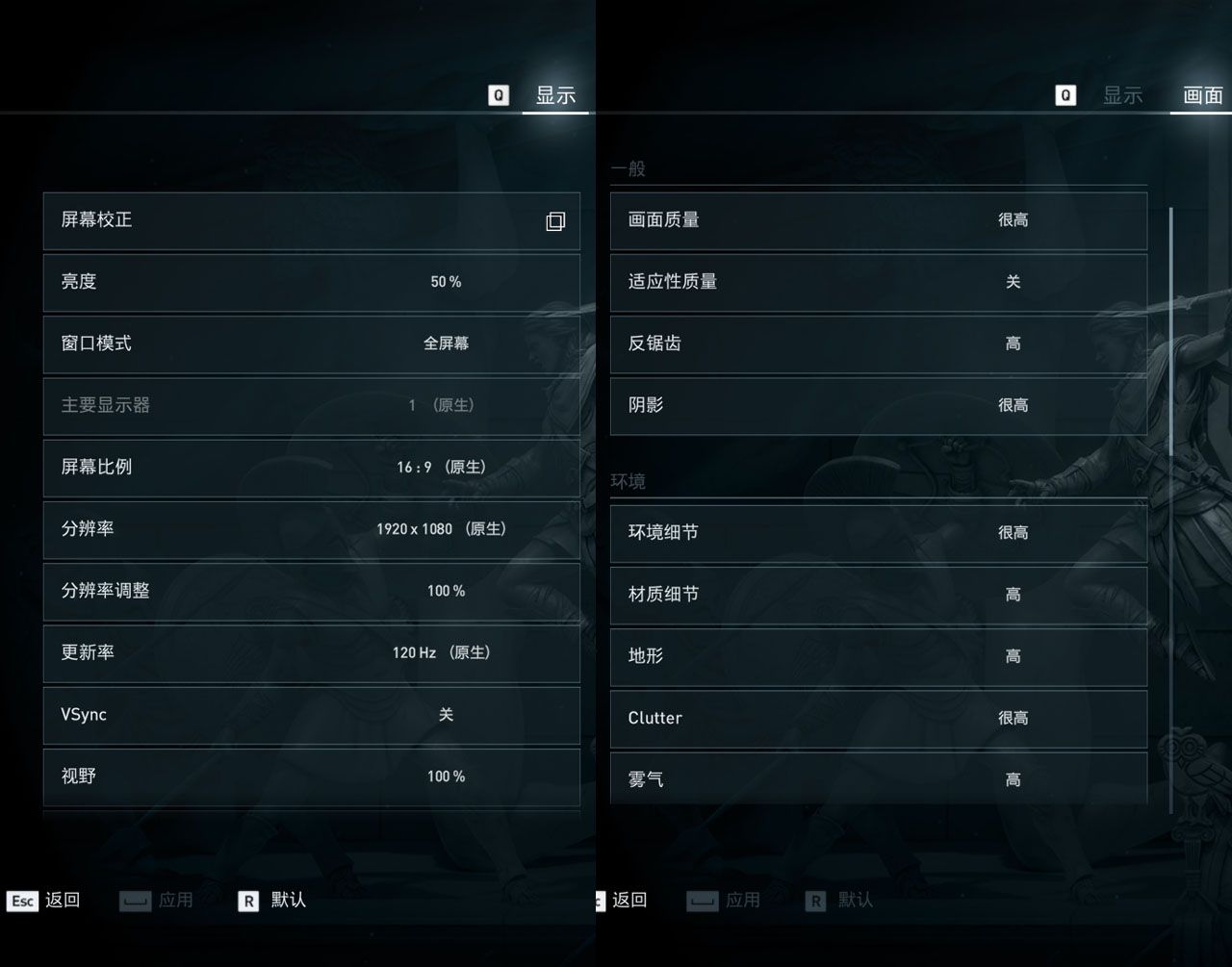
Task: Click the R key icon on the right panel
Action: [x=814, y=901]
